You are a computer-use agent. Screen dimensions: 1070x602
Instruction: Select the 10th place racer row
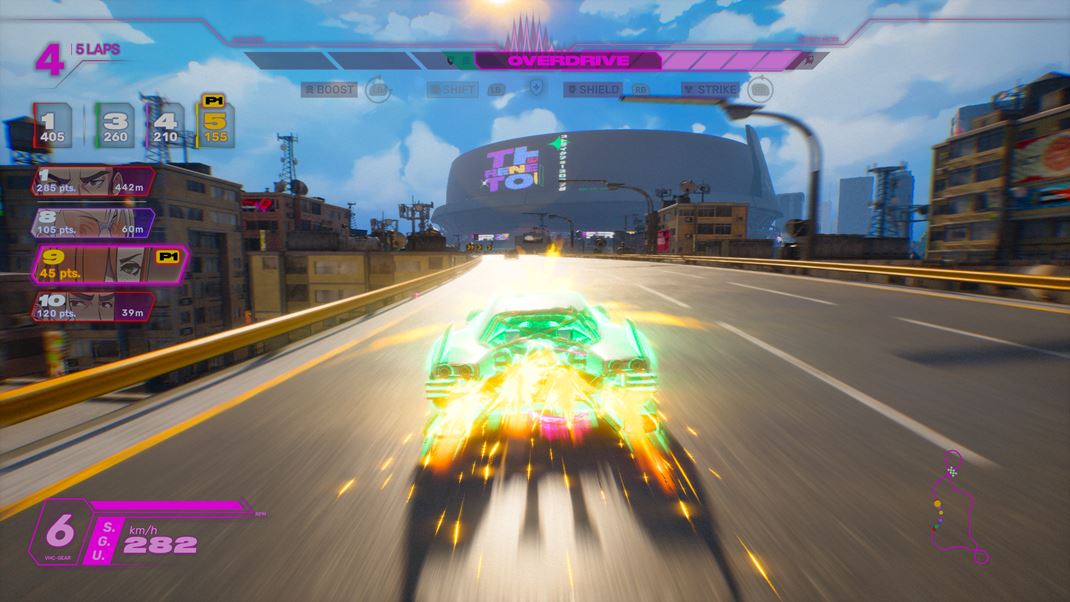coord(92,307)
